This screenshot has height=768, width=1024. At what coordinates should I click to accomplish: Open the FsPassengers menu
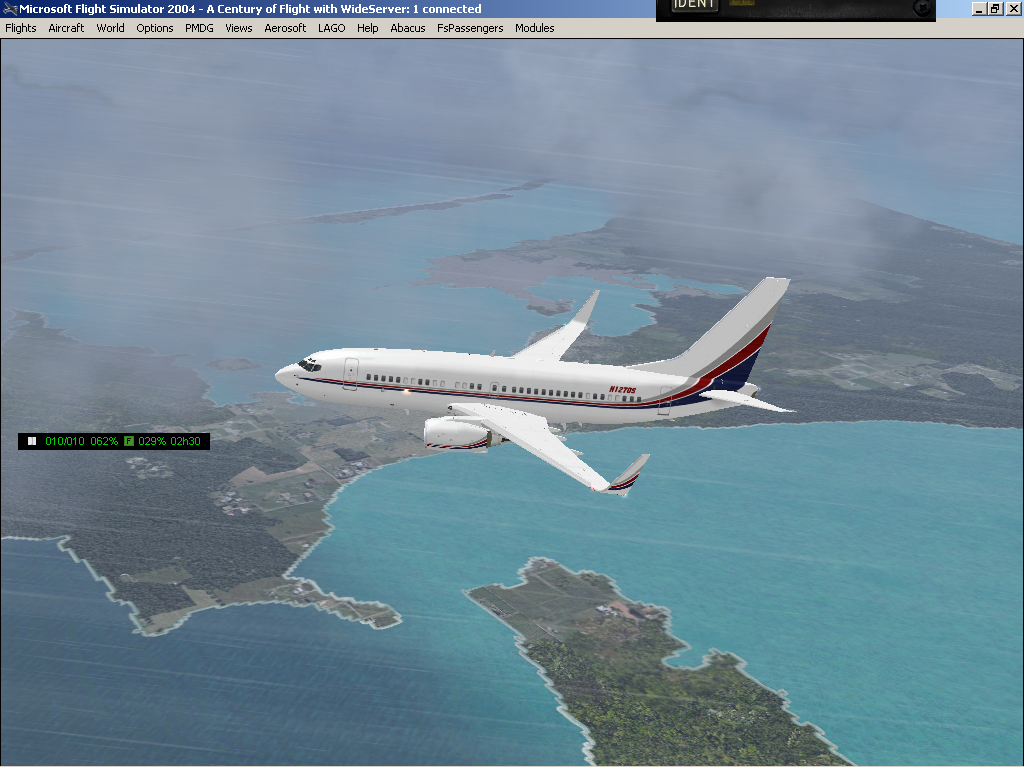[x=470, y=28]
